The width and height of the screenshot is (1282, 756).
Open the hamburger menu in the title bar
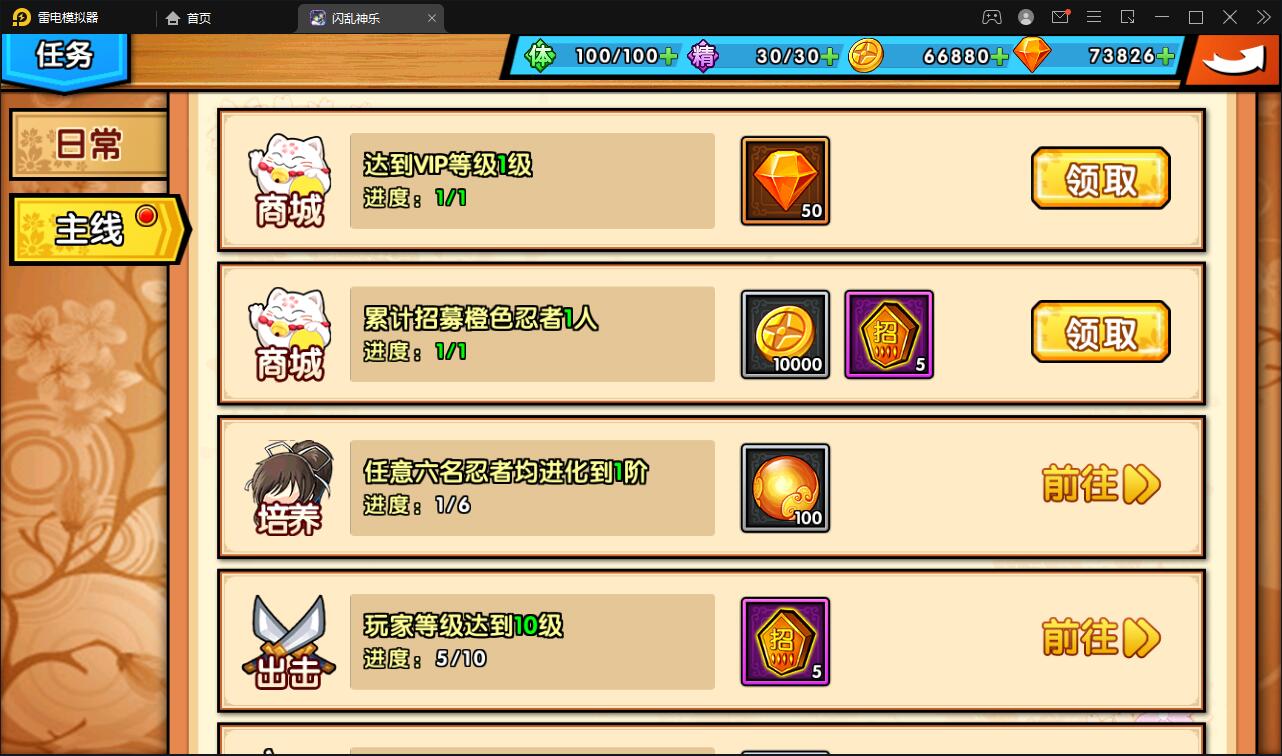pos(1094,17)
